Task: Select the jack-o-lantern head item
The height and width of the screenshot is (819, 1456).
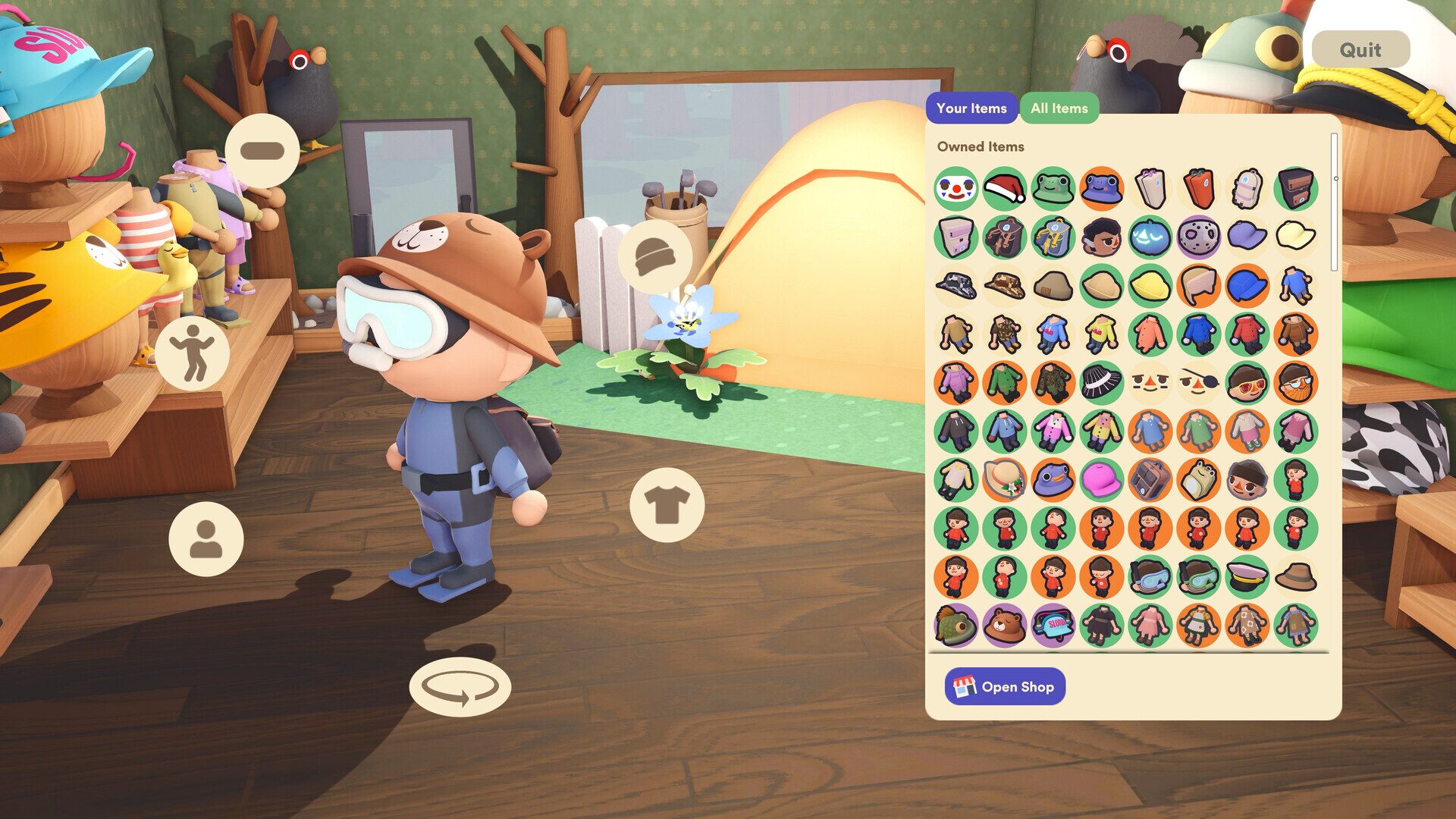Action: click(1148, 237)
